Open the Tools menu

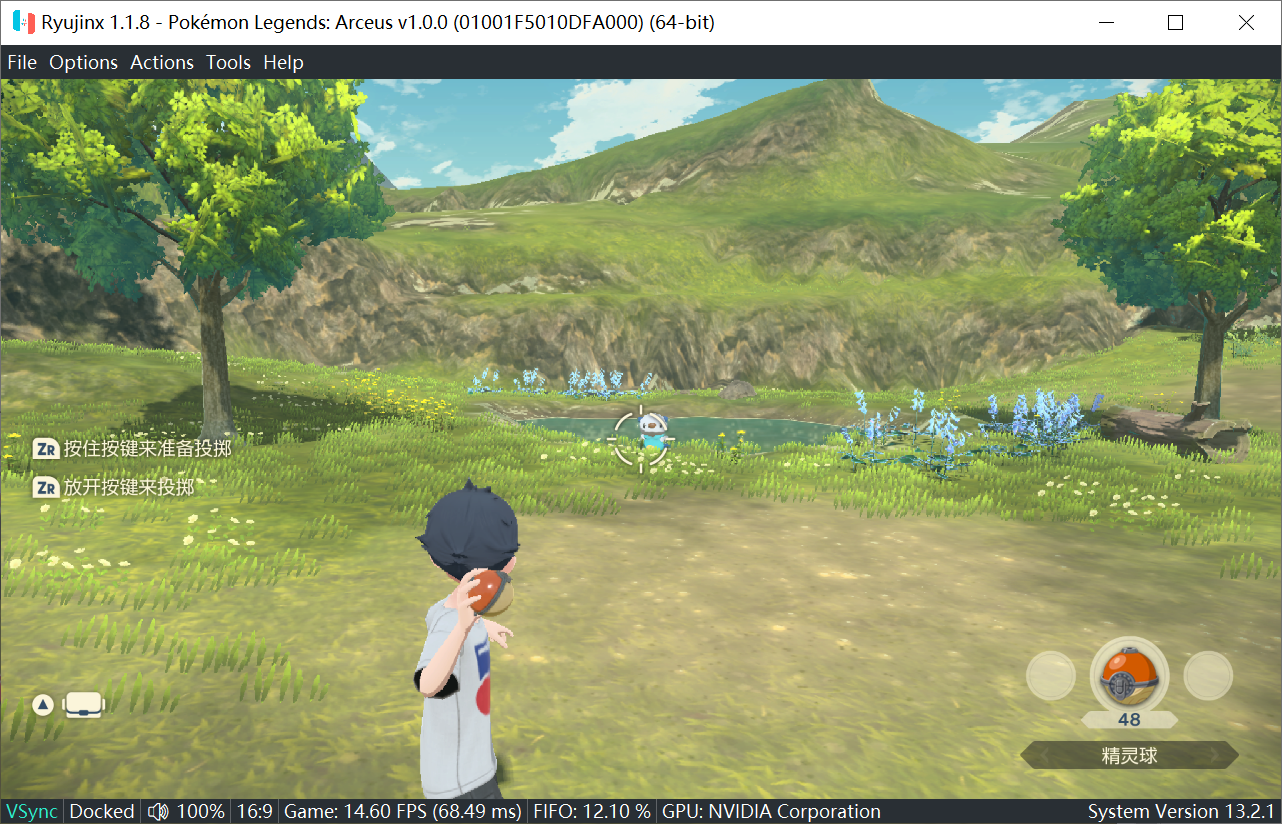click(228, 62)
